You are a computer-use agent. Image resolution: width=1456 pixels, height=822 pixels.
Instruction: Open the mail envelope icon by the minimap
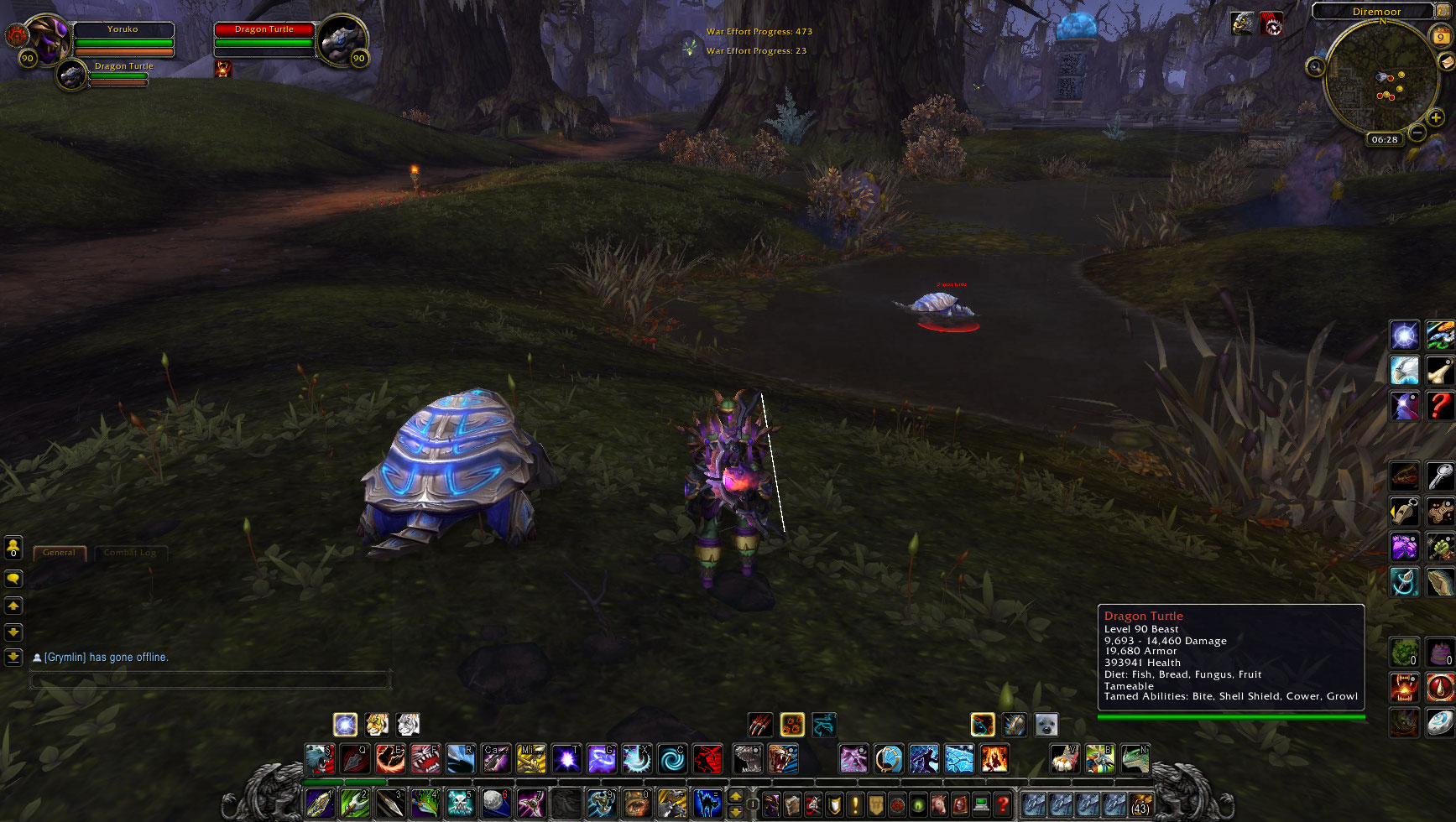(1447, 62)
